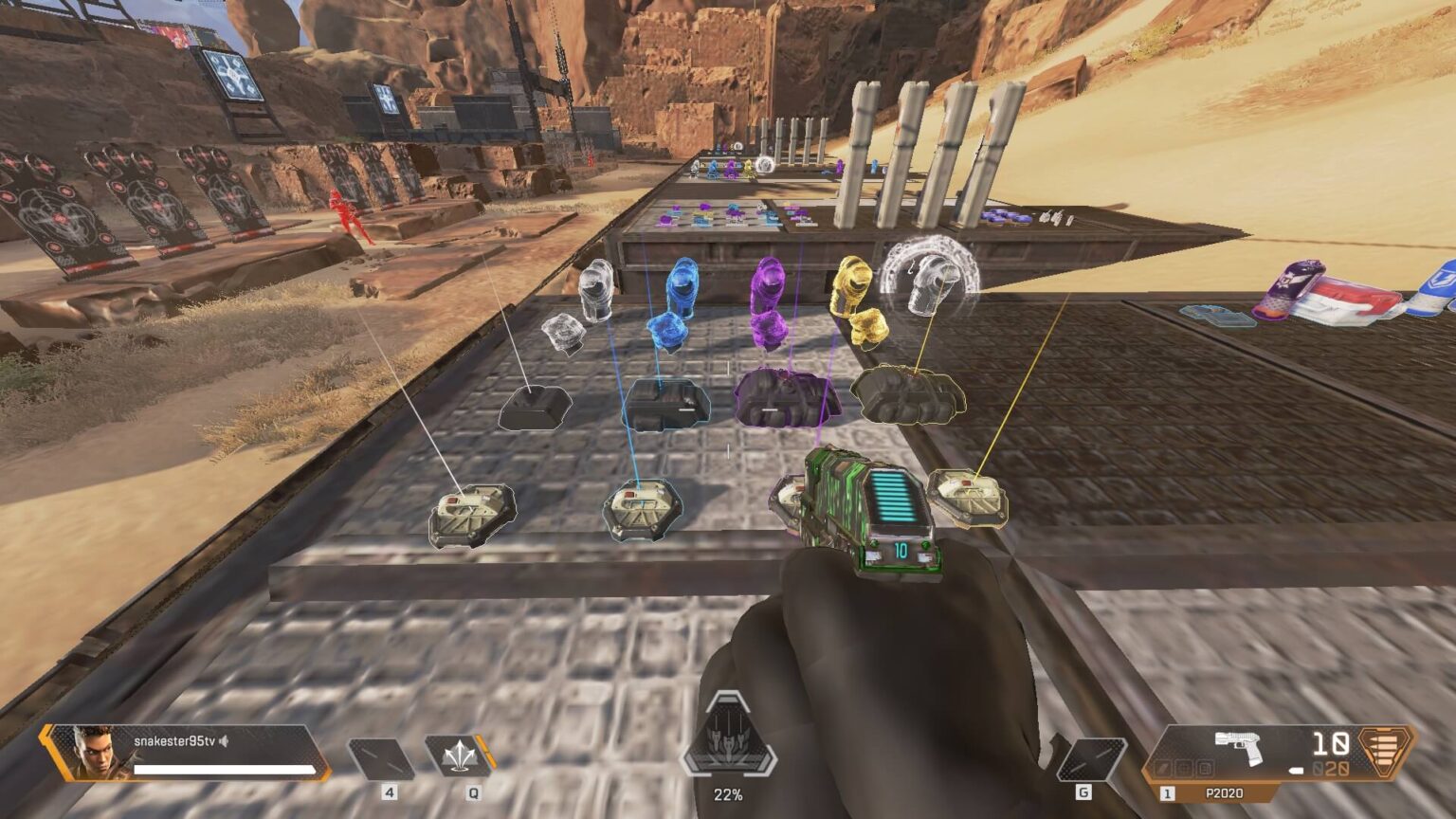Screen dimensions: 1456x819
Task: Pick up the blue helmet hologram
Action: click(681, 284)
